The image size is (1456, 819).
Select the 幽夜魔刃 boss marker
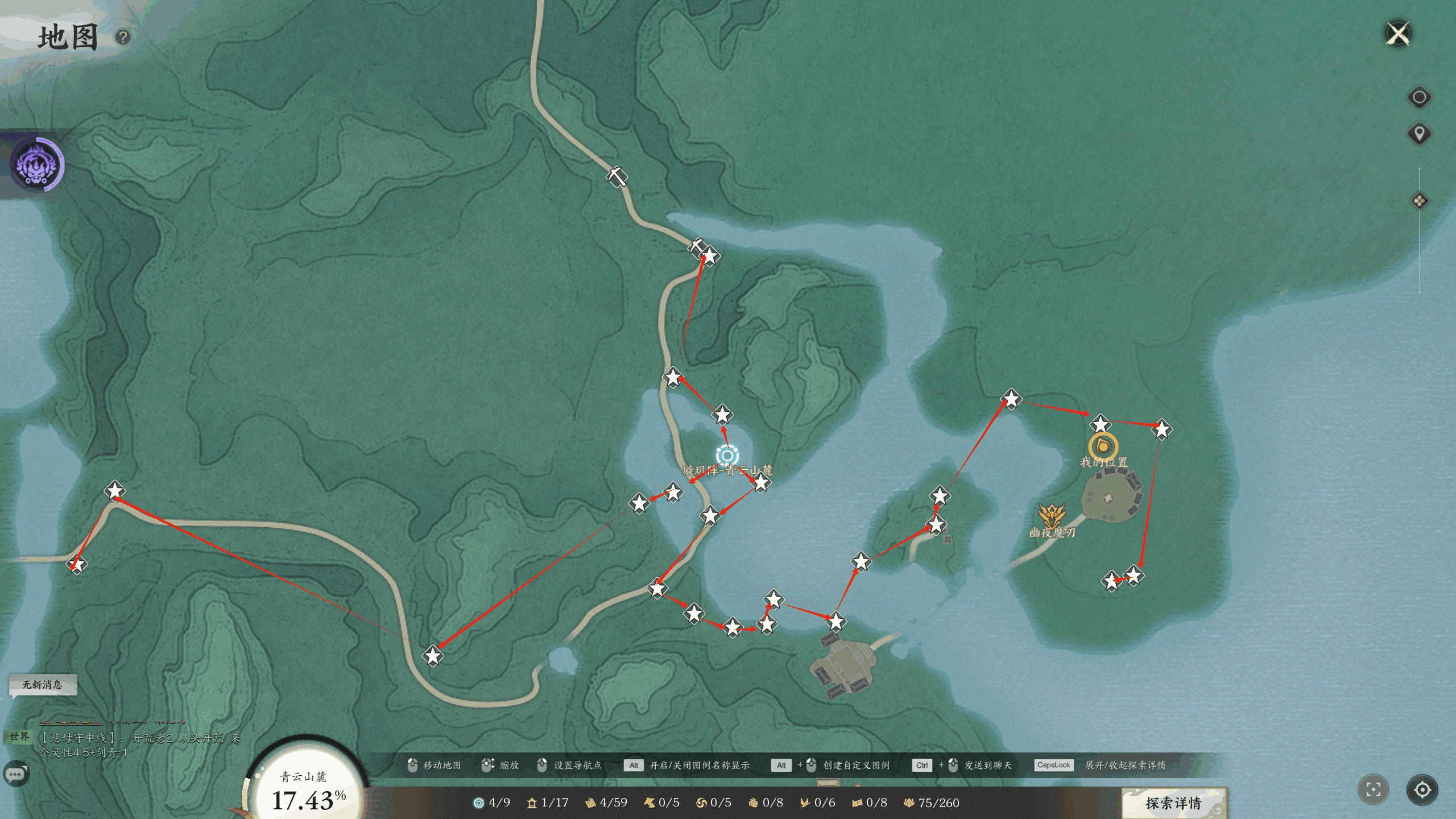1052,516
